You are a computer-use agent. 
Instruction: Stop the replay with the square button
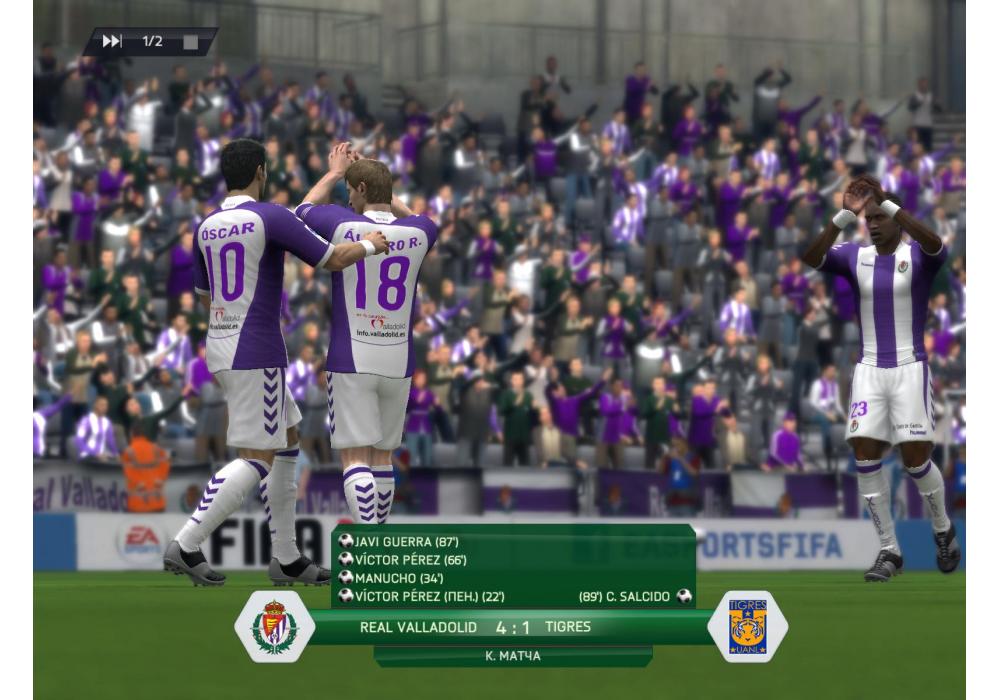click(190, 42)
